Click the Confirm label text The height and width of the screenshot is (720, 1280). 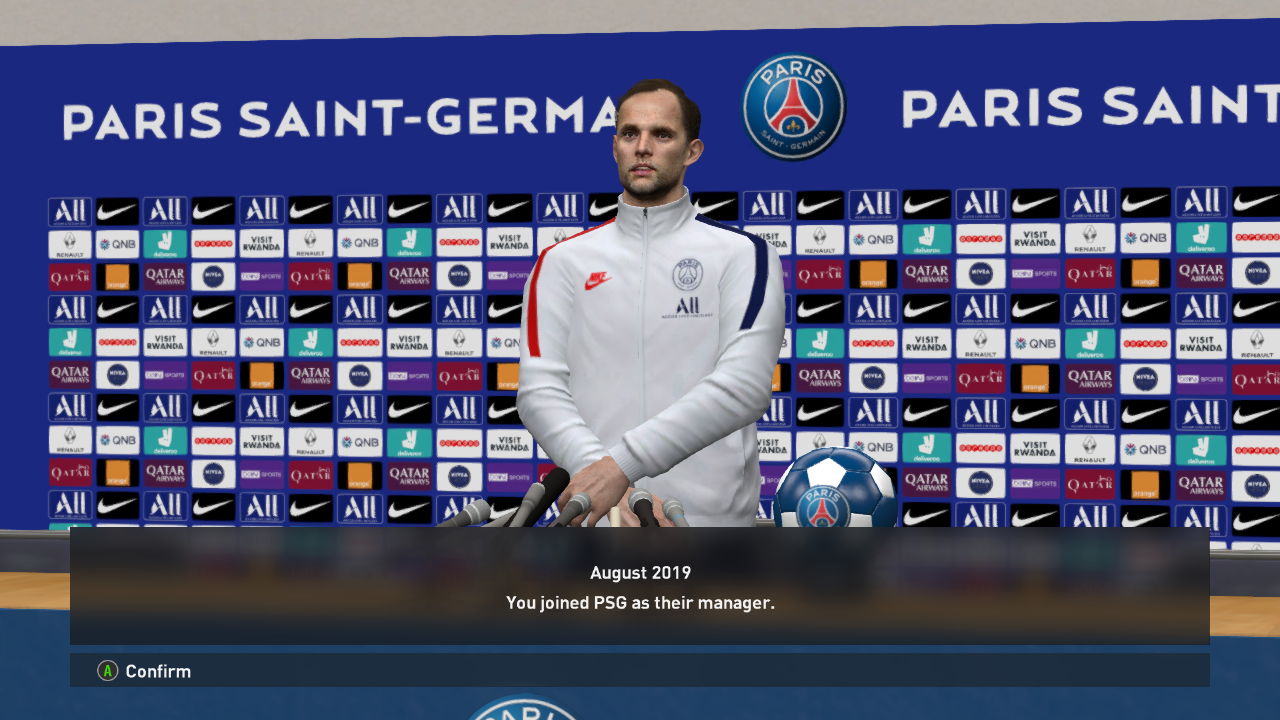pyautogui.click(x=160, y=671)
